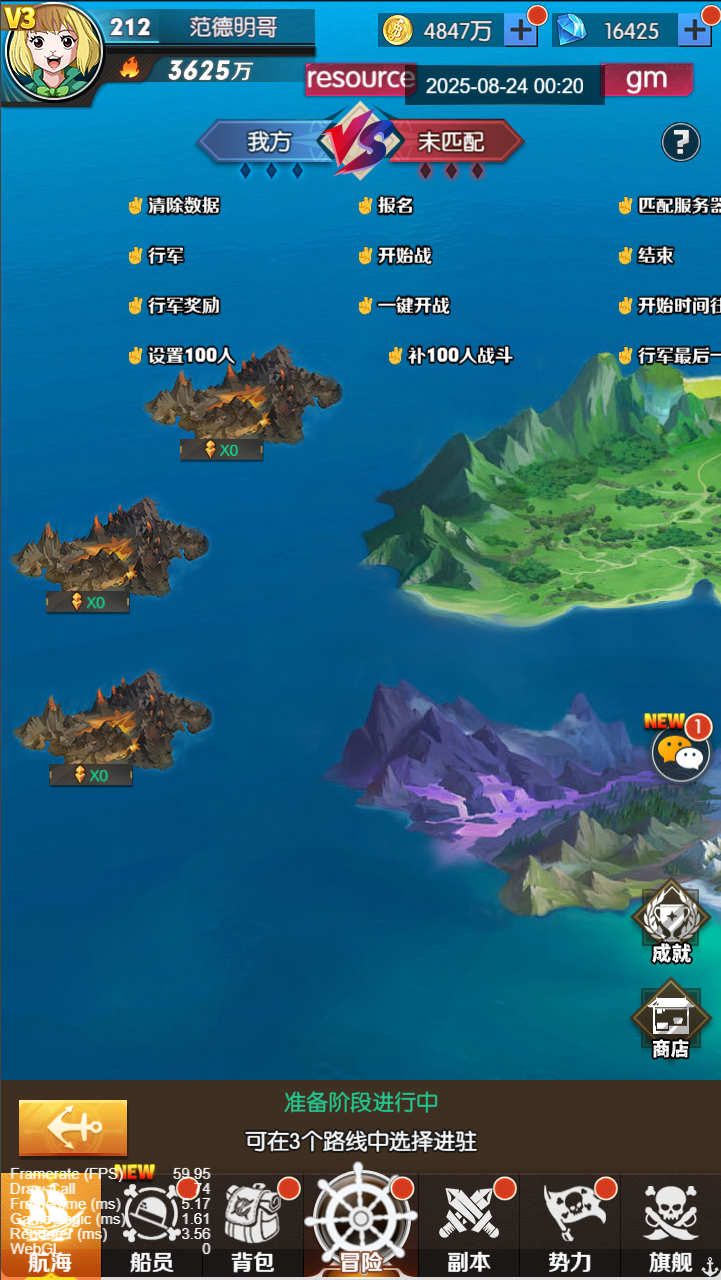Add more blue diamonds
The width and height of the screenshot is (721, 1280).
[695, 31]
